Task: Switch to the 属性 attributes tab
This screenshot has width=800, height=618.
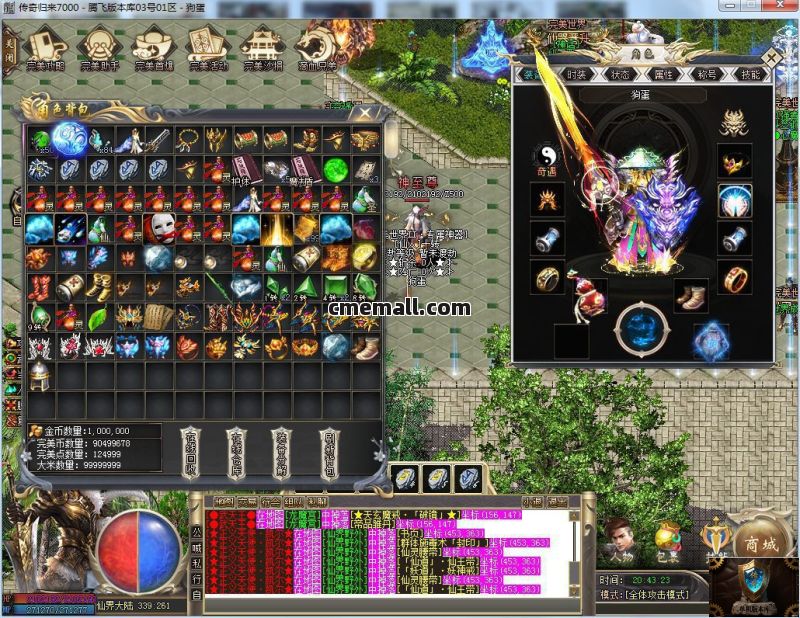Action: pos(664,75)
